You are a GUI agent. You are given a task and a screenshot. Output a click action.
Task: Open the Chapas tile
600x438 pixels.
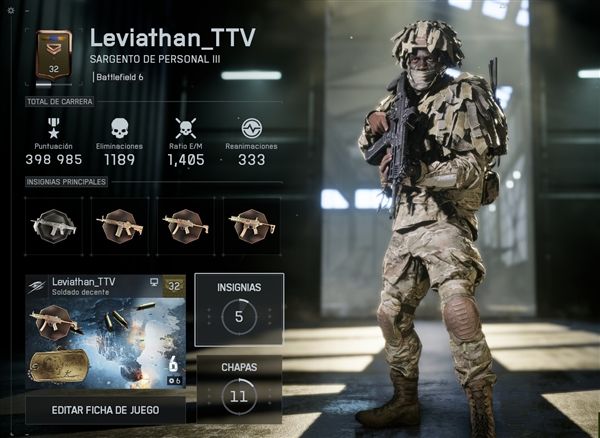(x=239, y=389)
